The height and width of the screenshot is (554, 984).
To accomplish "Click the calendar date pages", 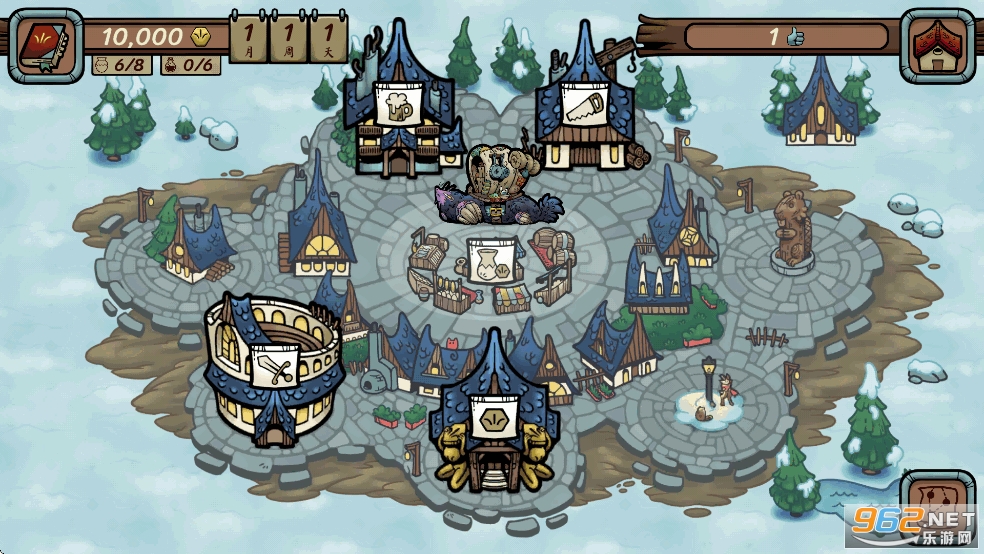I will click(288, 39).
